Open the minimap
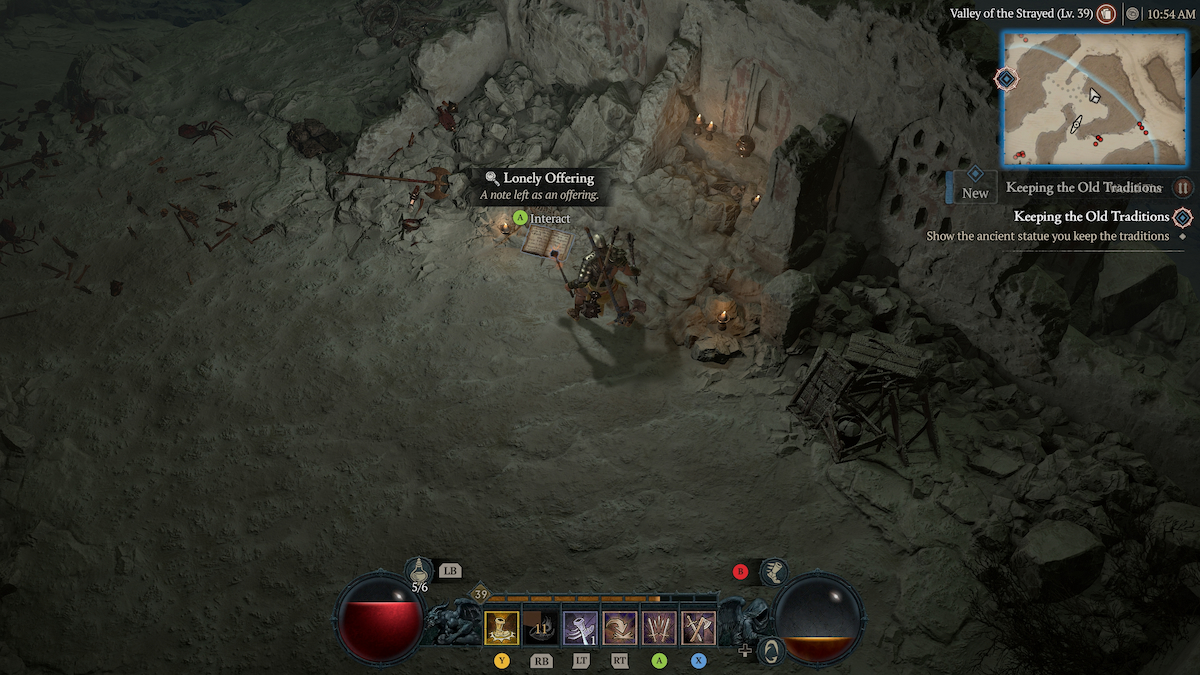This screenshot has height=675, width=1200. 1097,98
